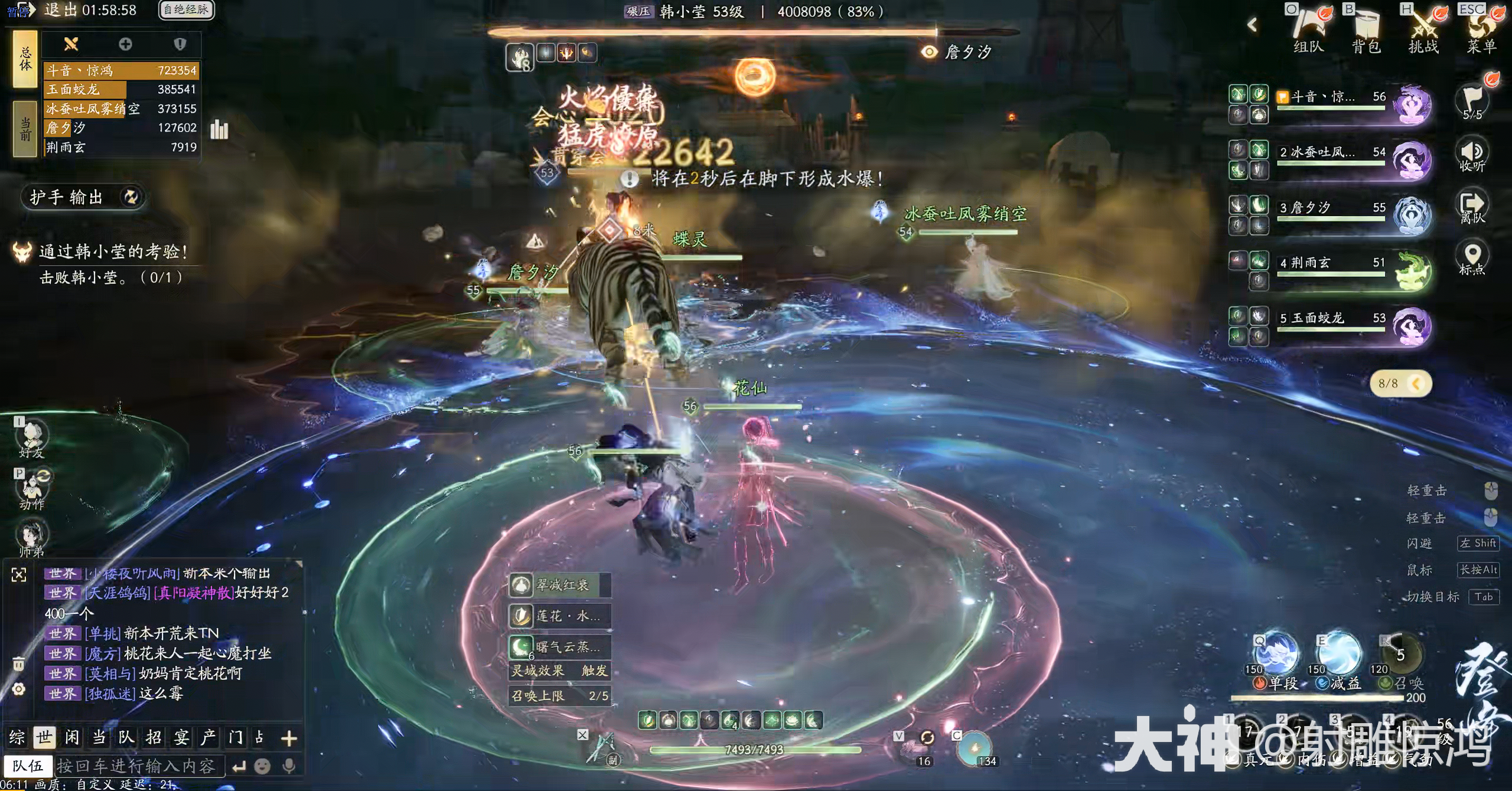Select the 总体 overall stats tab
Screen dimensions: 1512x791
(25, 59)
